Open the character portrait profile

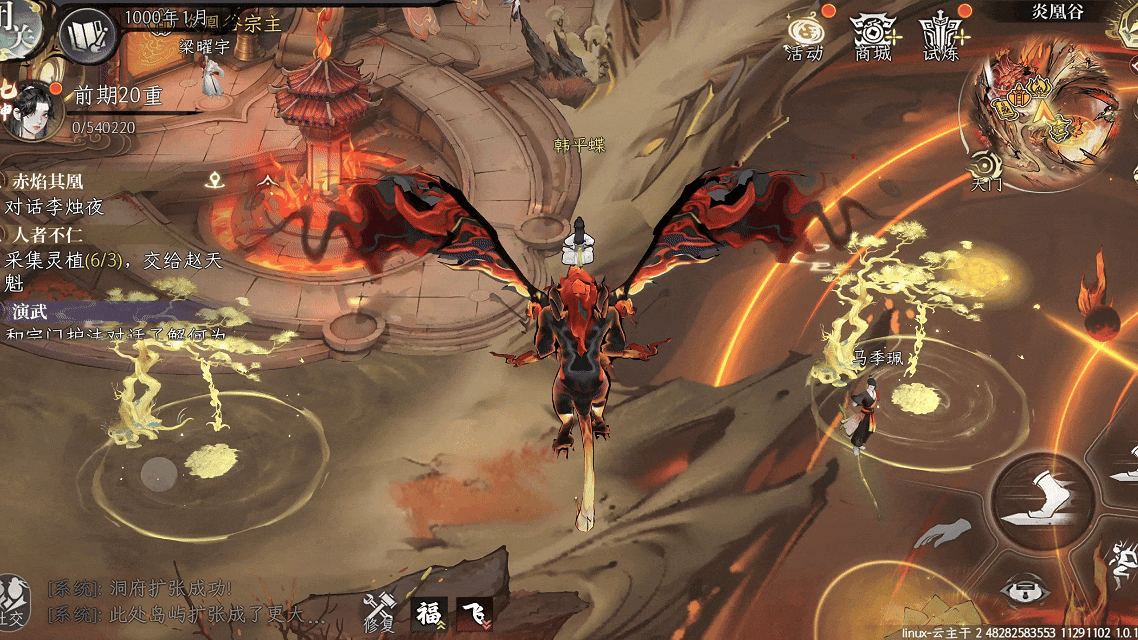[32, 109]
